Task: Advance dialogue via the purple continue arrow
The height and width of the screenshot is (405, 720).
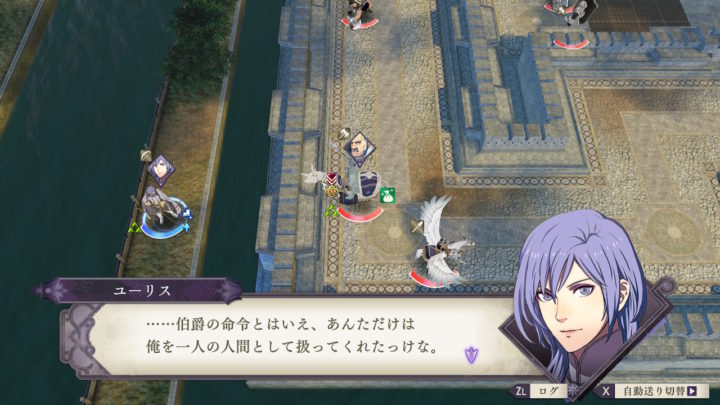Action: [472, 352]
